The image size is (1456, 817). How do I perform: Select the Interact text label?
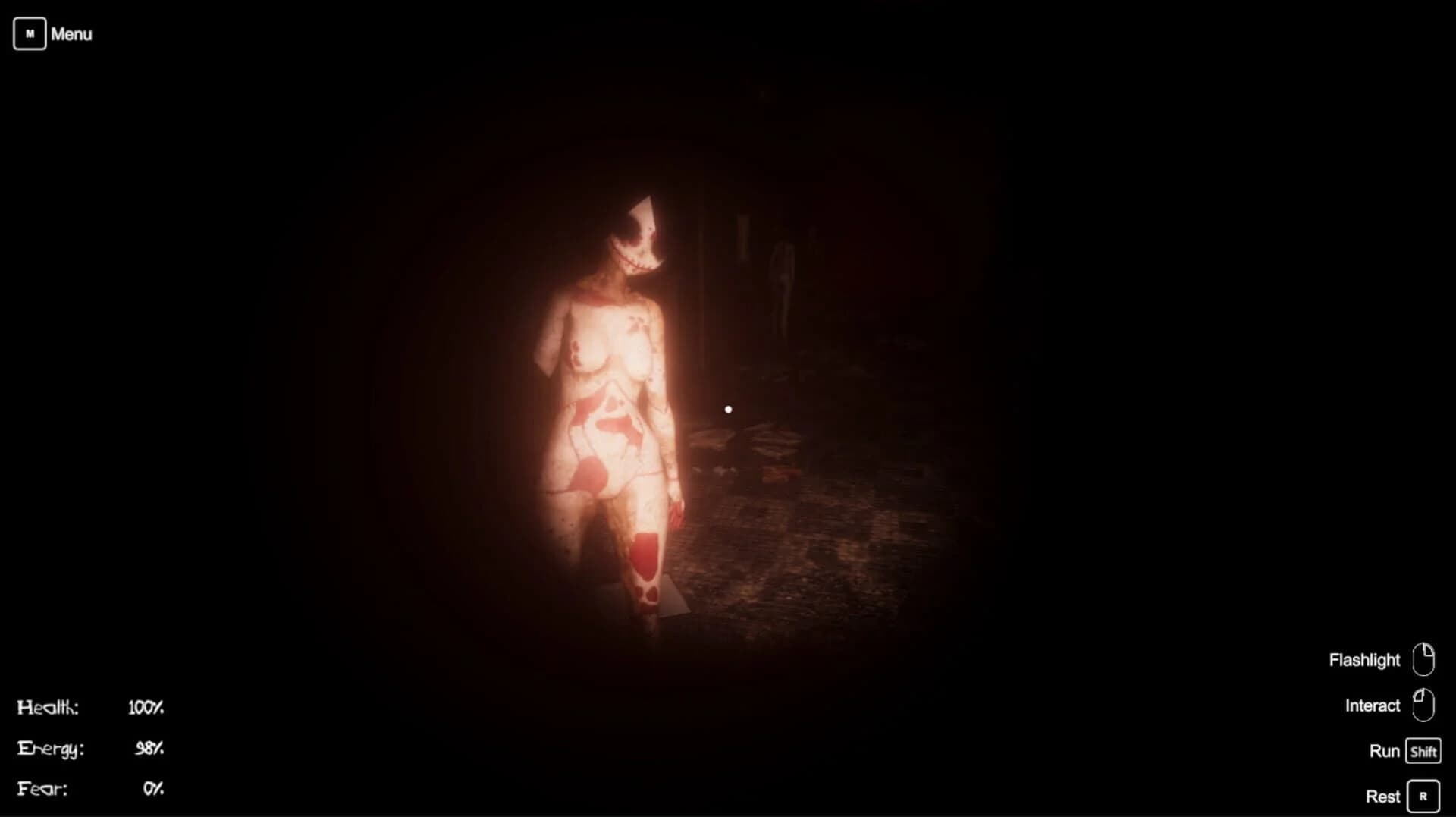pos(1373,705)
